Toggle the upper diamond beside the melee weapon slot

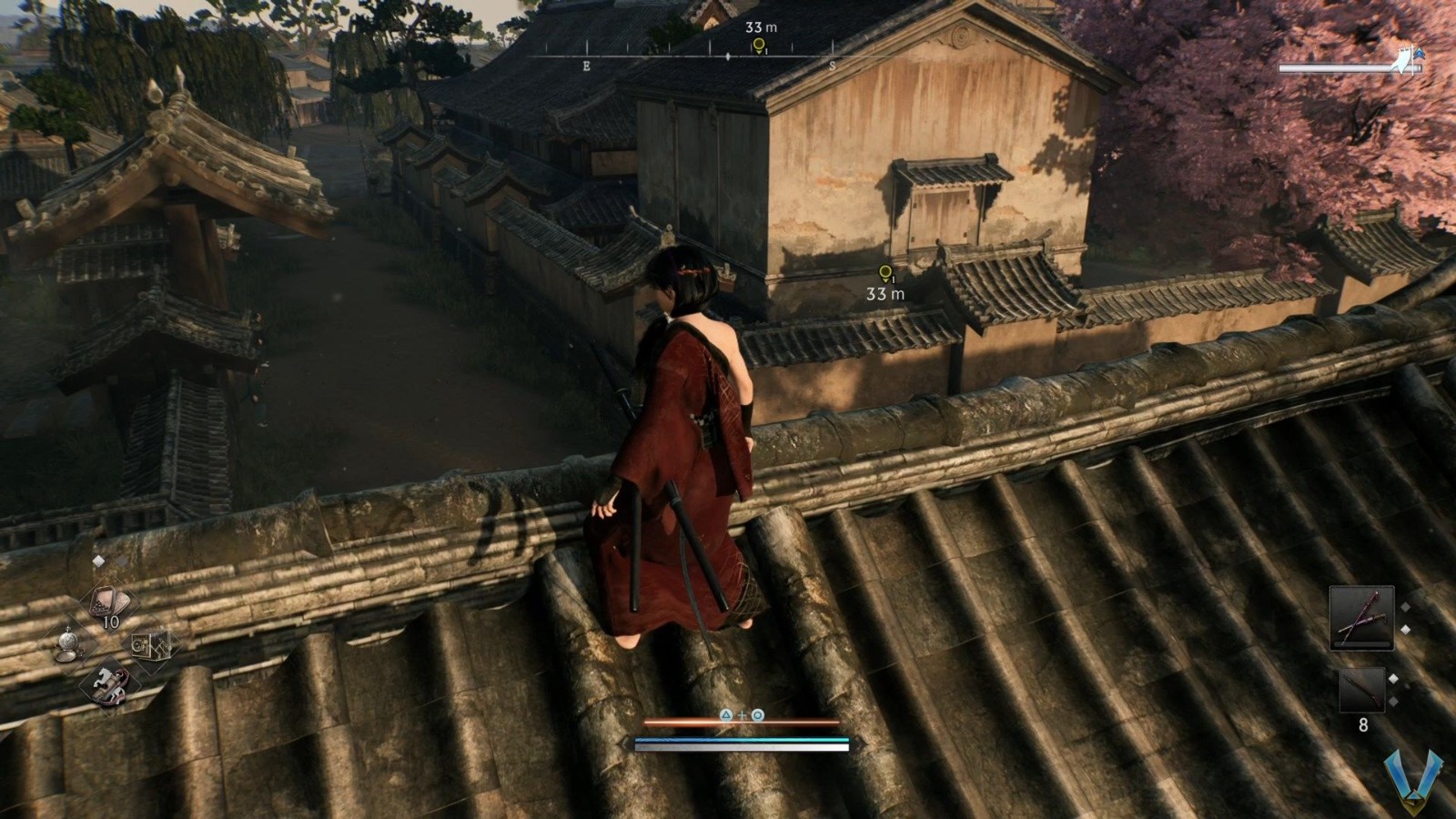point(1405,607)
